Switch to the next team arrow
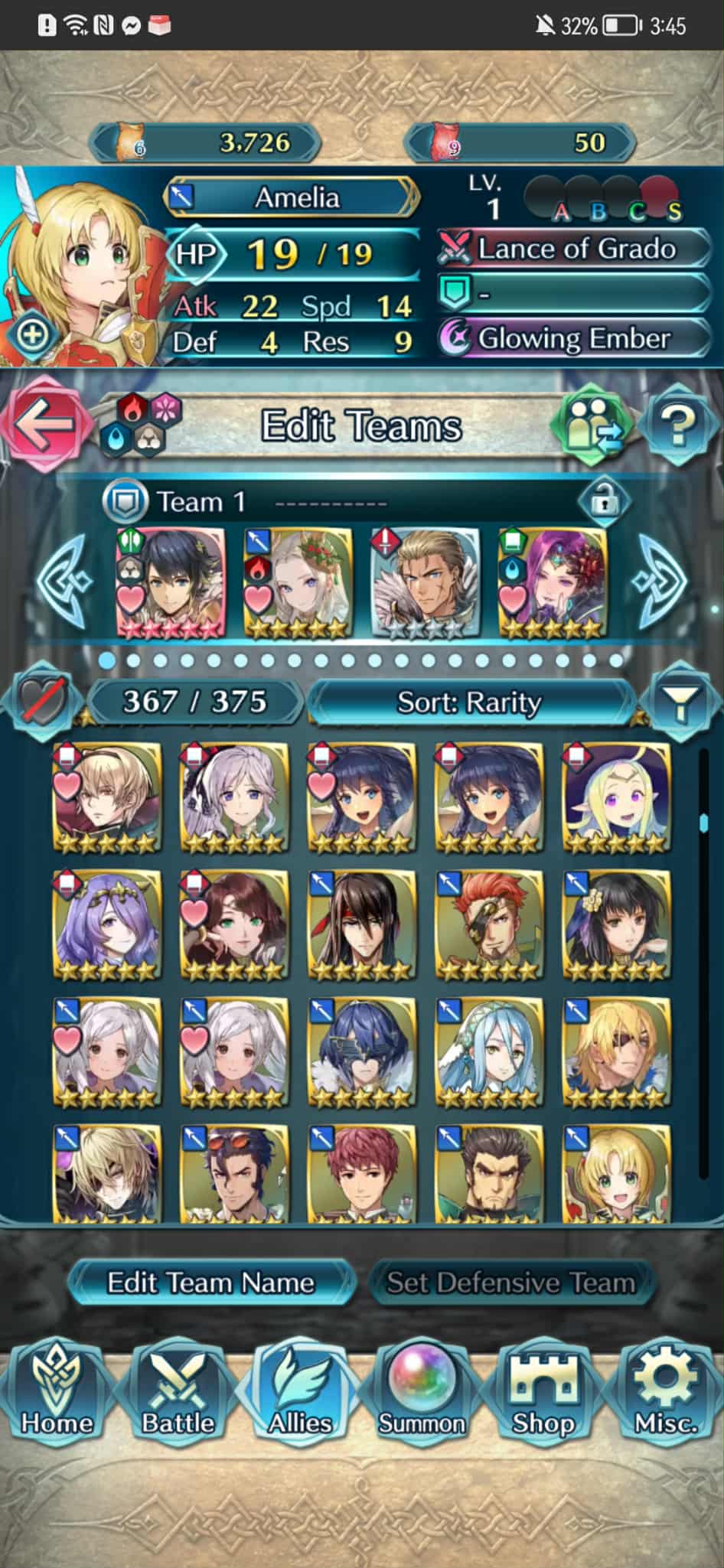The image size is (724, 1568). coord(661,579)
